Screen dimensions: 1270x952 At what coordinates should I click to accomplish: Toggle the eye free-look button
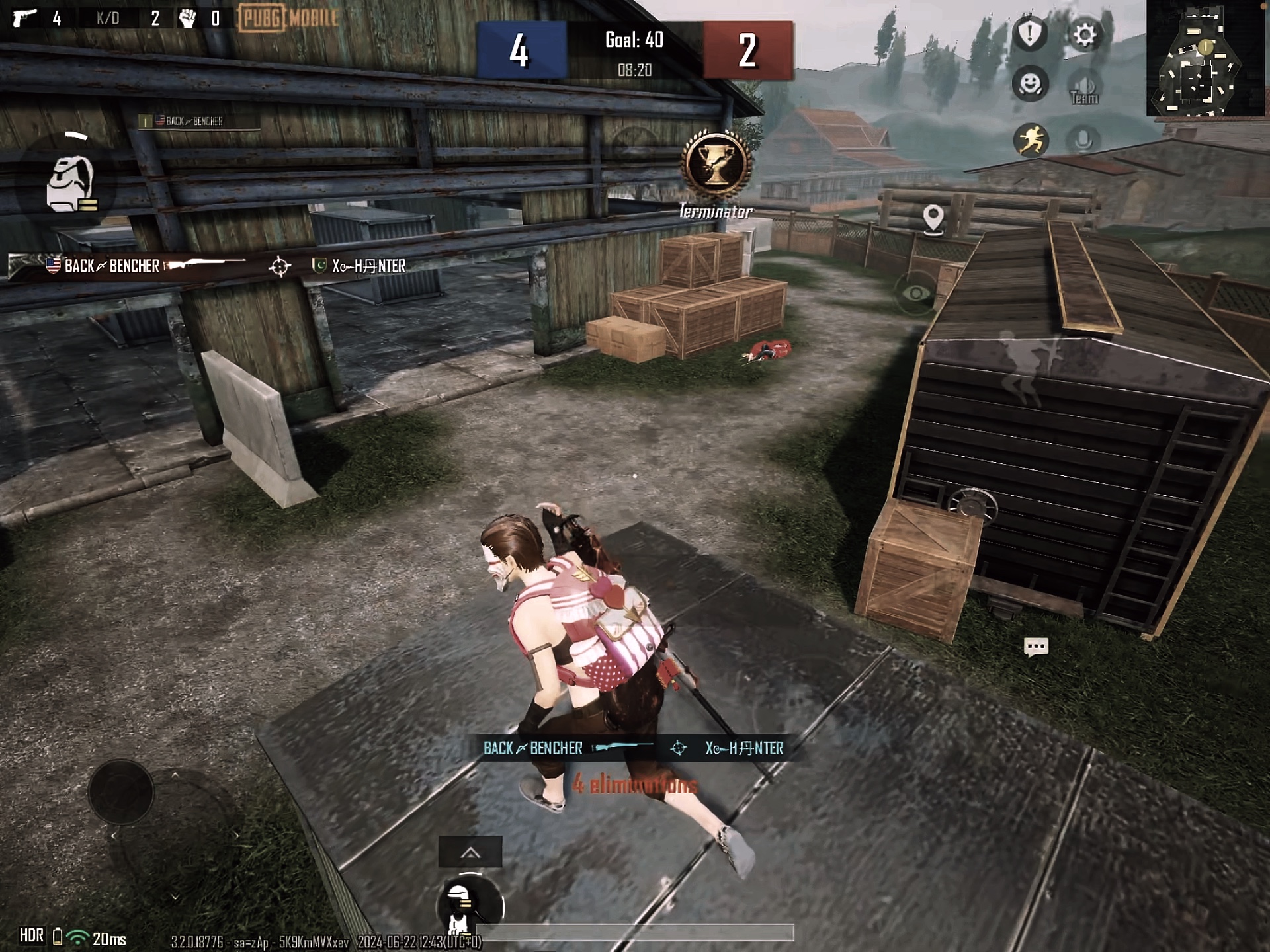click(x=915, y=293)
